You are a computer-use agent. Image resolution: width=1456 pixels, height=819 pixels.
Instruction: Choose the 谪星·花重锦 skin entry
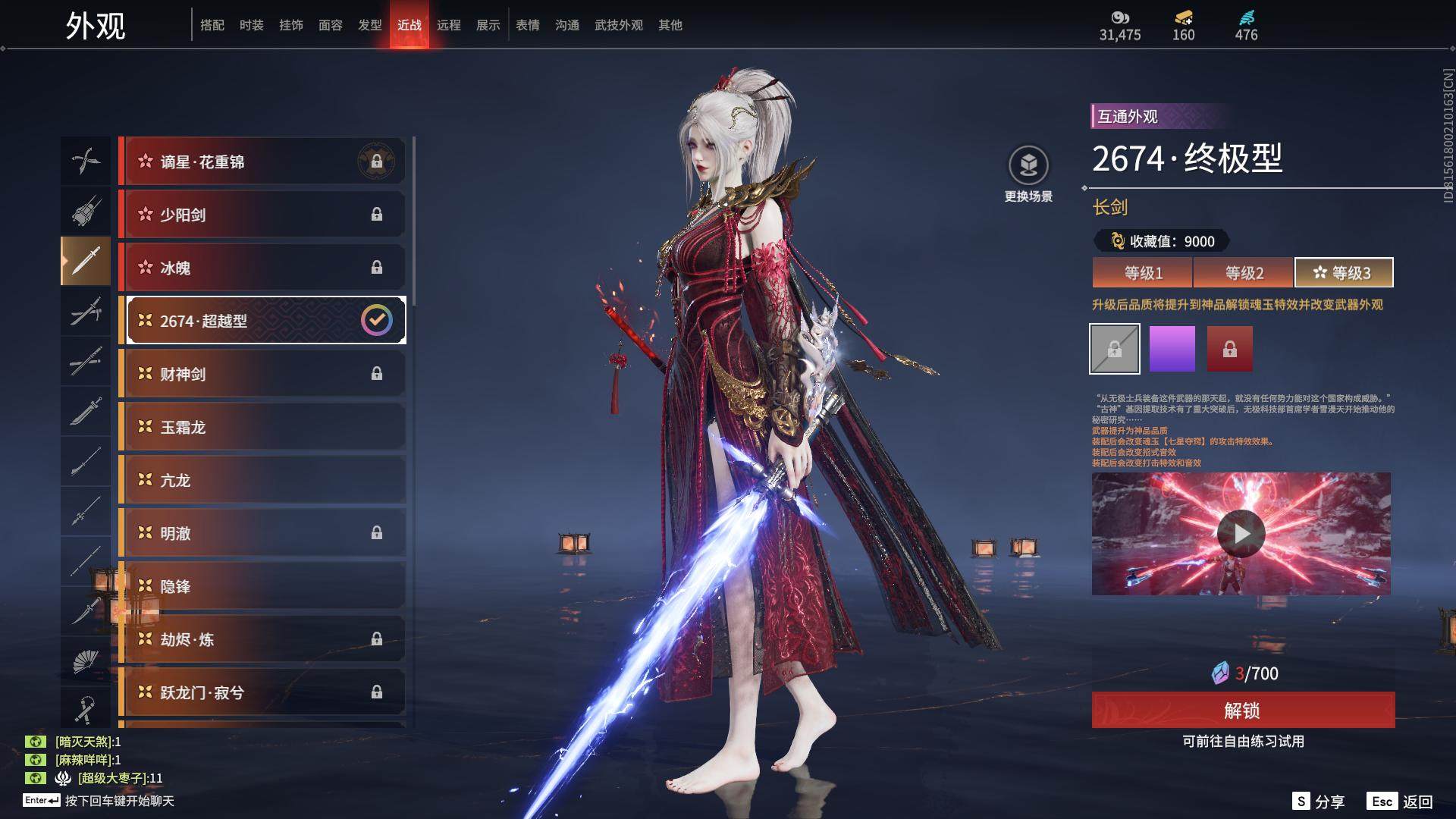click(262, 162)
